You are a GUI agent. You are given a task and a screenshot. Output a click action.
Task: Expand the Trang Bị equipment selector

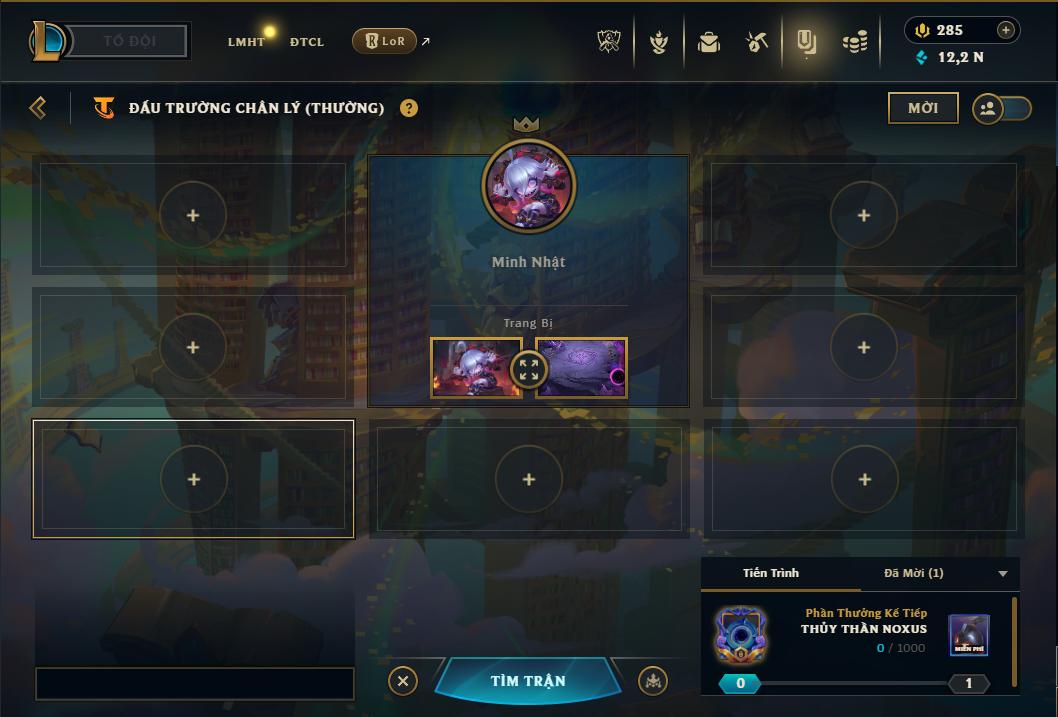click(529, 369)
